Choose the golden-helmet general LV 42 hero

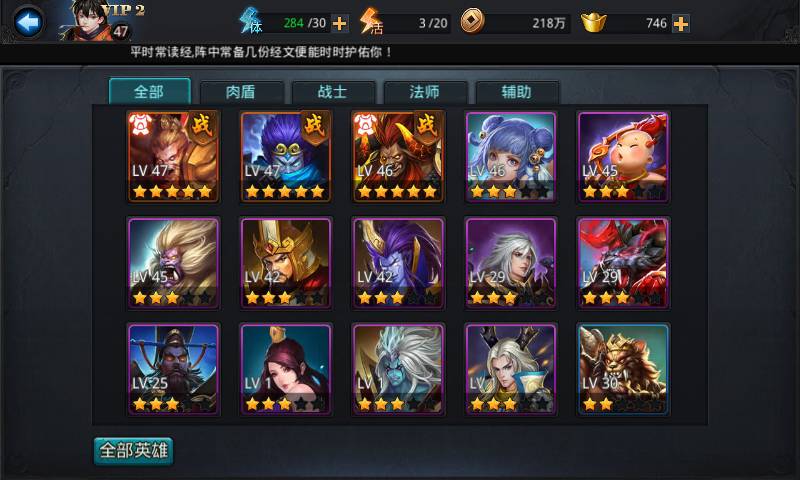click(285, 263)
